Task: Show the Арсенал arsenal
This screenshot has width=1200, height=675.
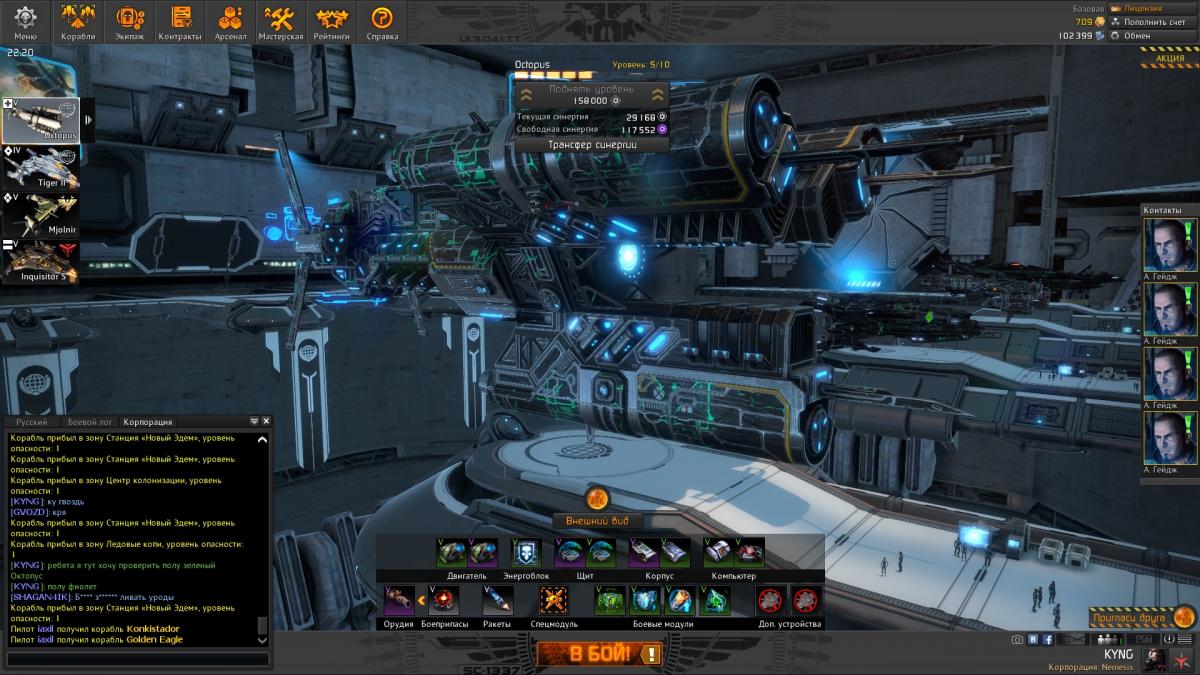Action: click(x=230, y=22)
